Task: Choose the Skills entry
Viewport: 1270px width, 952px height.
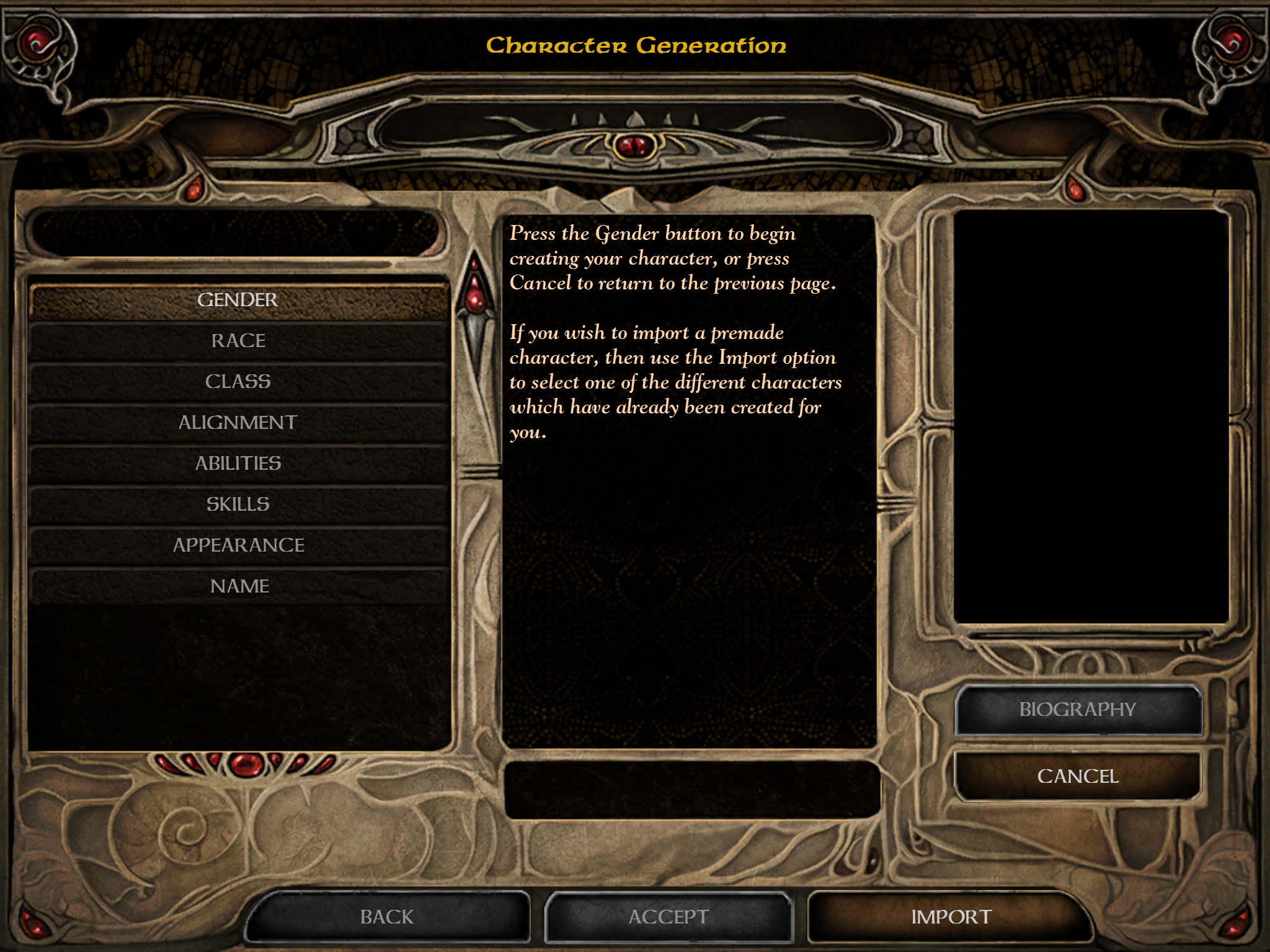Action: [238, 505]
